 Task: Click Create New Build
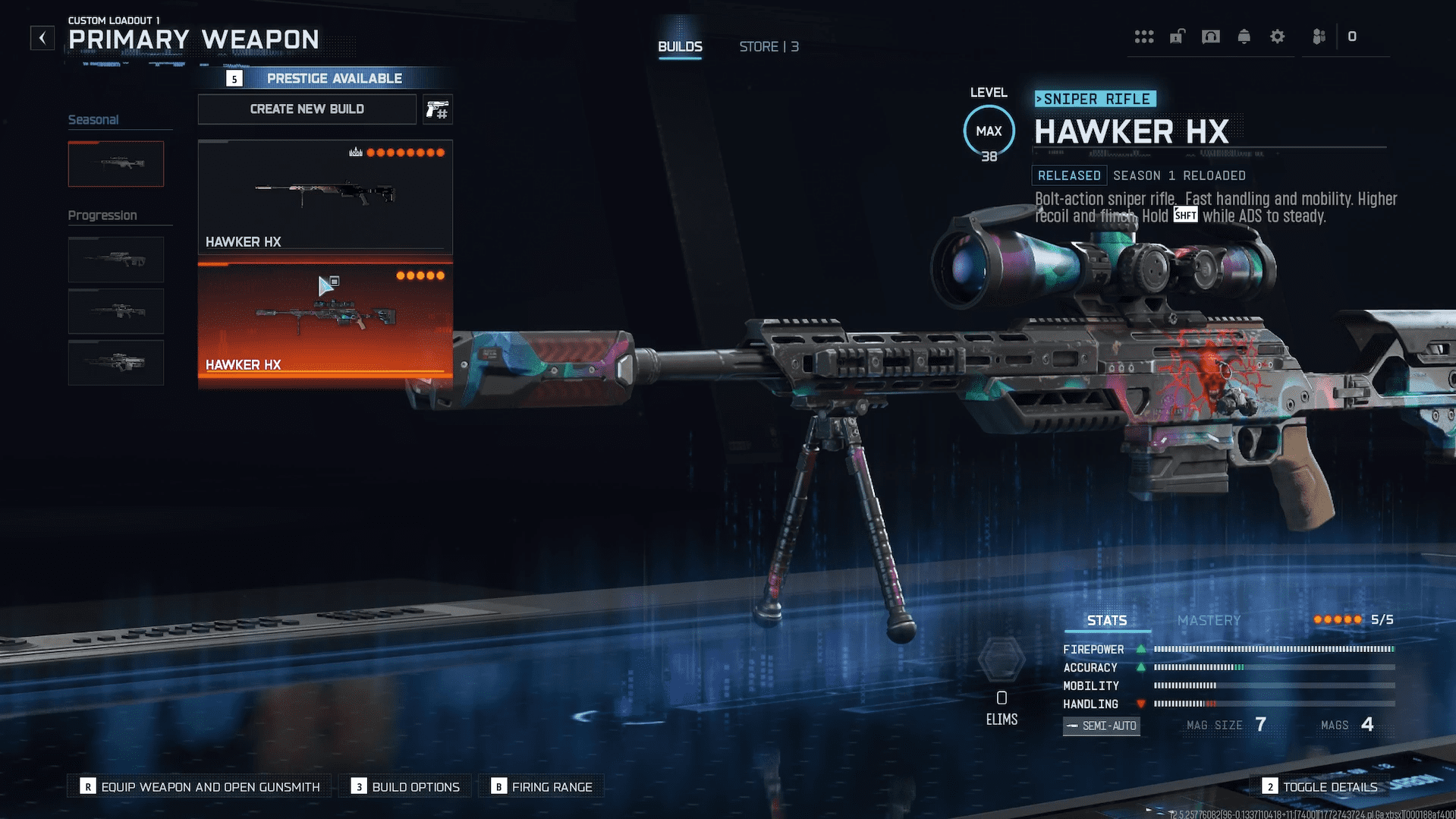[307, 109]
